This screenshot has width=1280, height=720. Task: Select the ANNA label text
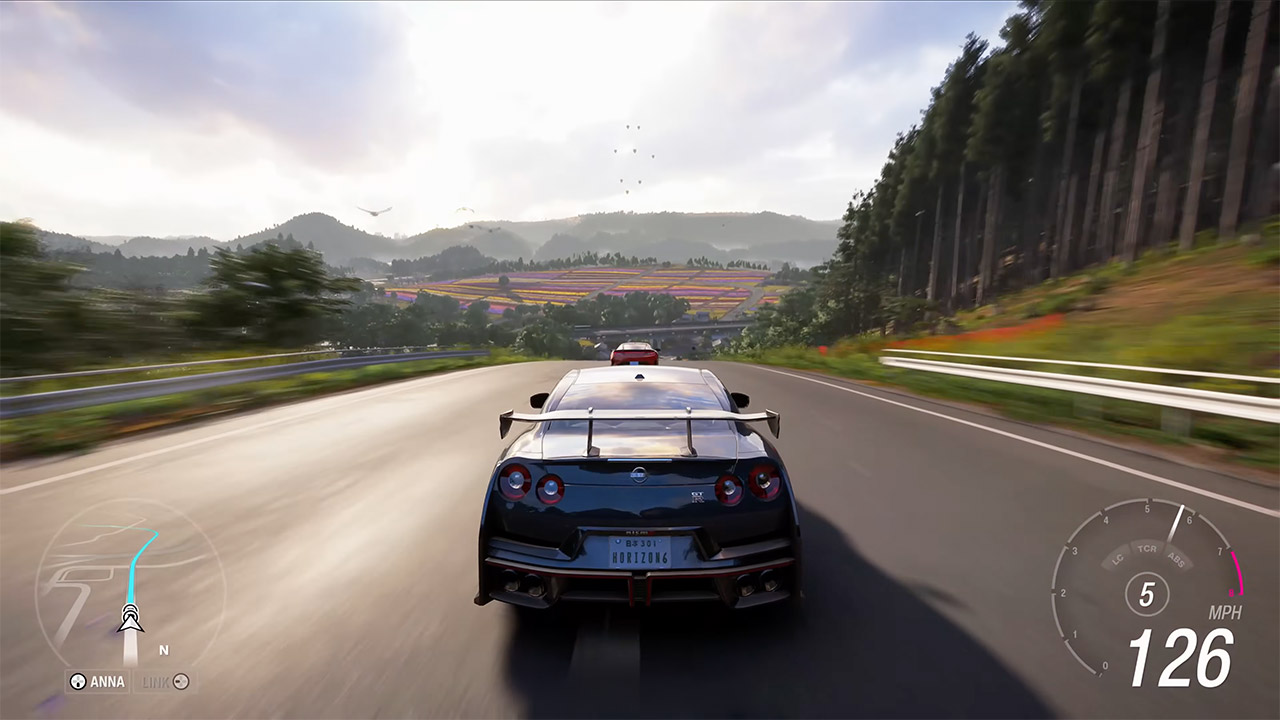click(108, 681)
